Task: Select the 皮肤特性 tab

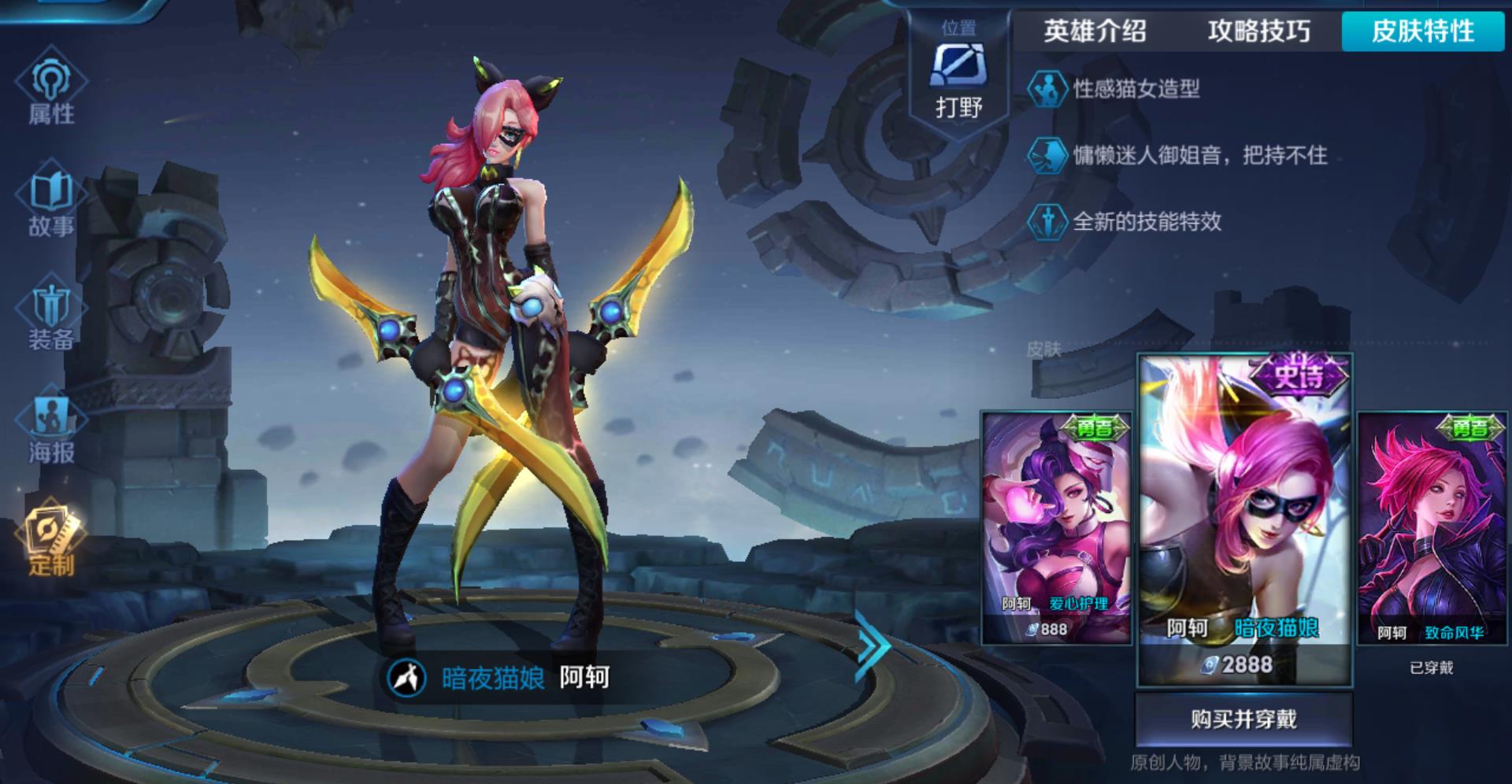Action: click(x=1423, y=31)
